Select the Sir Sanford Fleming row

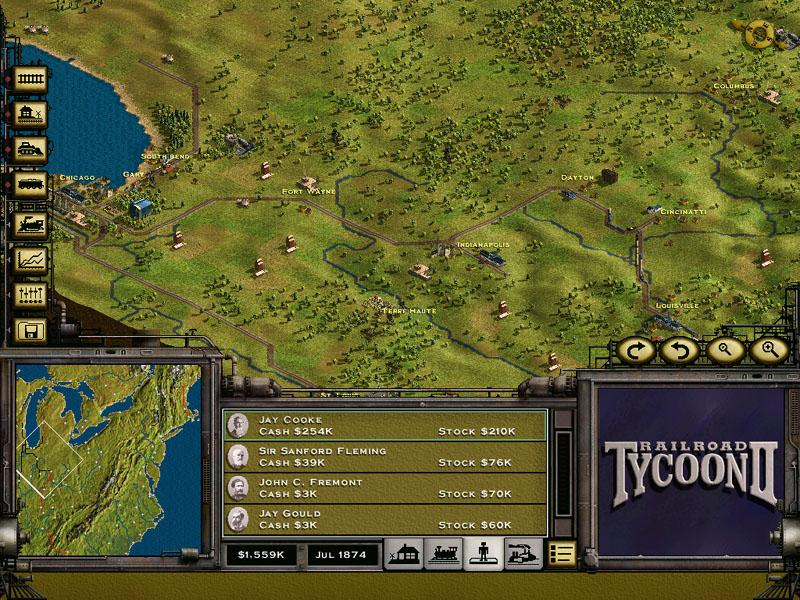tap(385, 457)
